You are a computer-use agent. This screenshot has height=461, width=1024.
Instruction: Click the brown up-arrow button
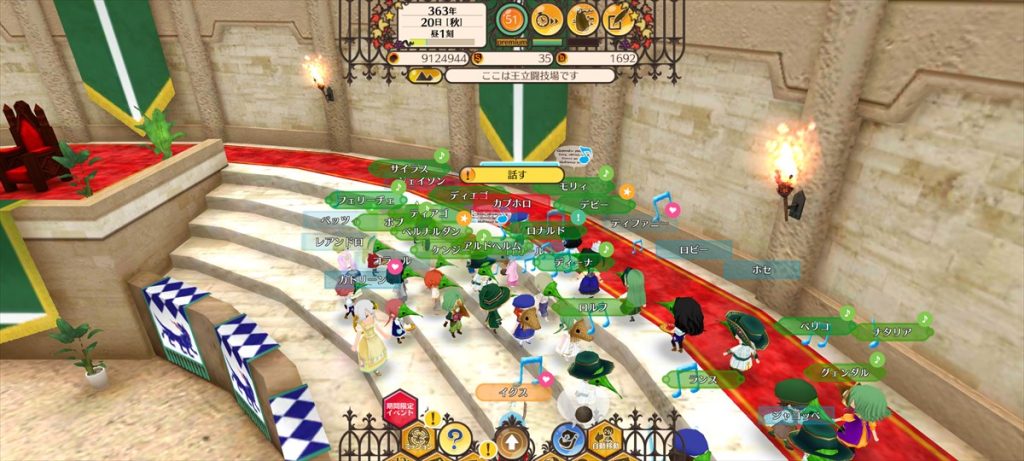[511, 441]
